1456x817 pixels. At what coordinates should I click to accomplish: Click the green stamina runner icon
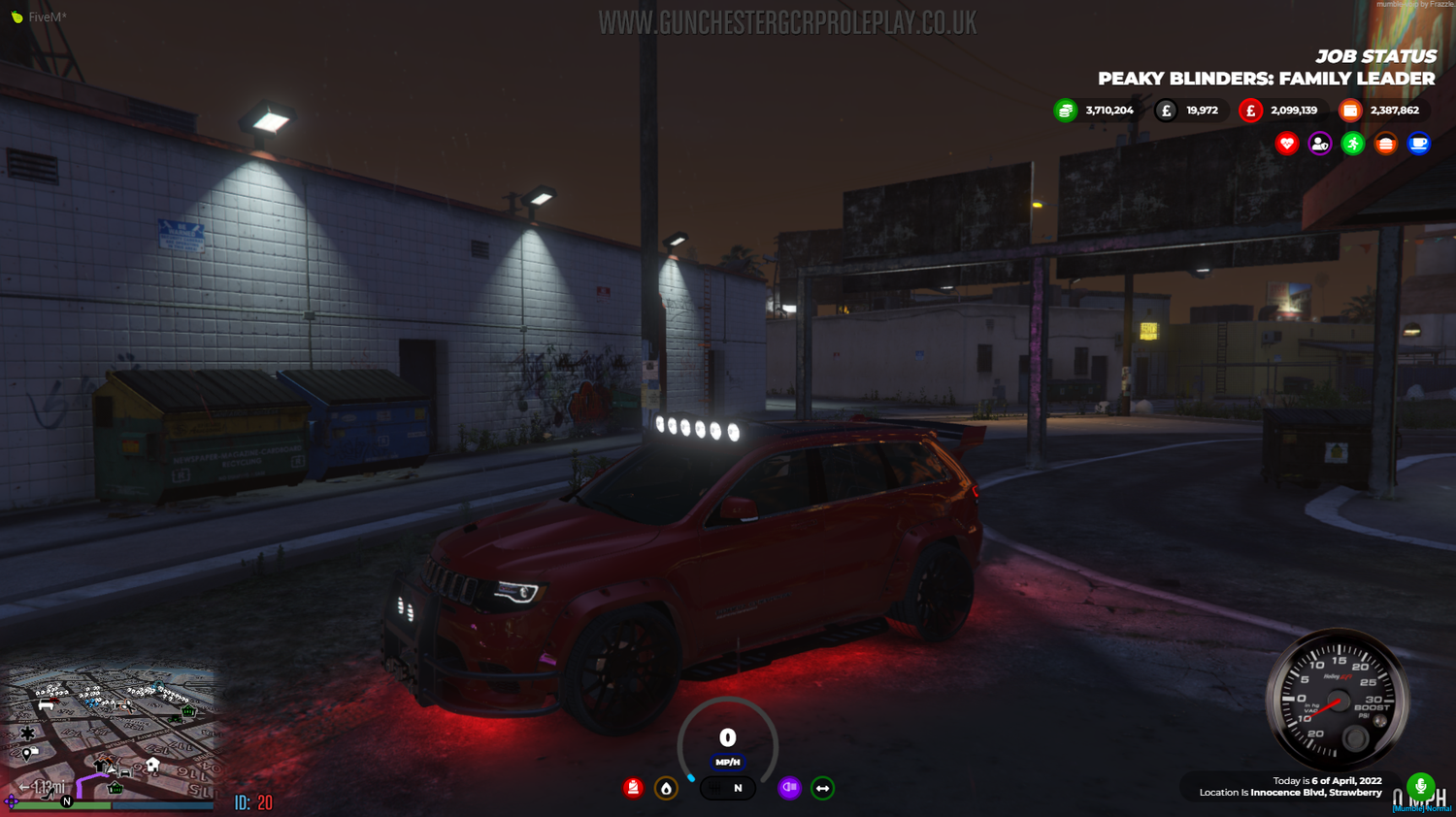(x=1352, y=144)
